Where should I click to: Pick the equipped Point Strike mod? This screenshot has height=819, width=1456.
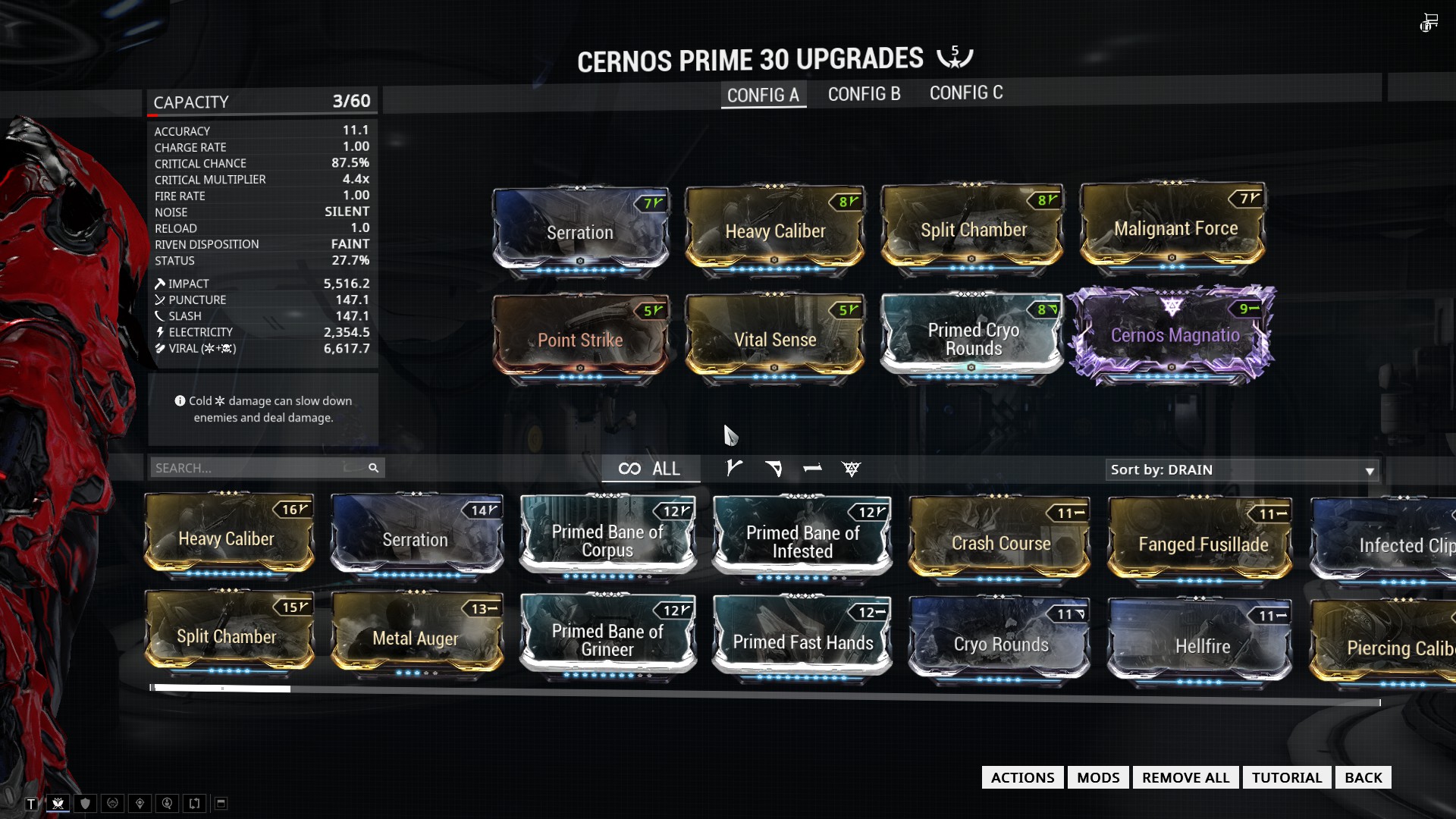coord(580,339)
